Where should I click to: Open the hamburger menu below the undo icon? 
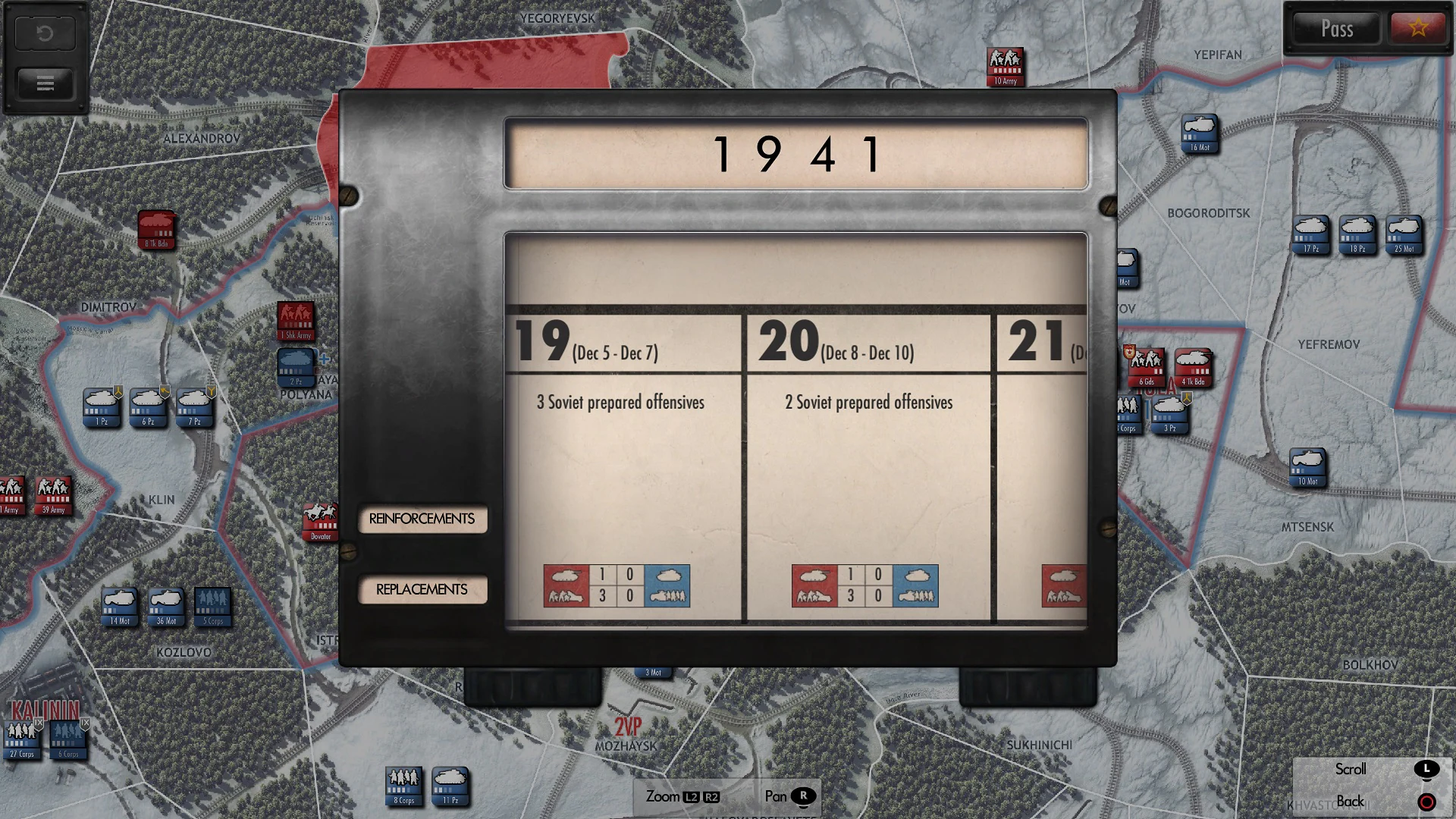click(x=44, y=83)
